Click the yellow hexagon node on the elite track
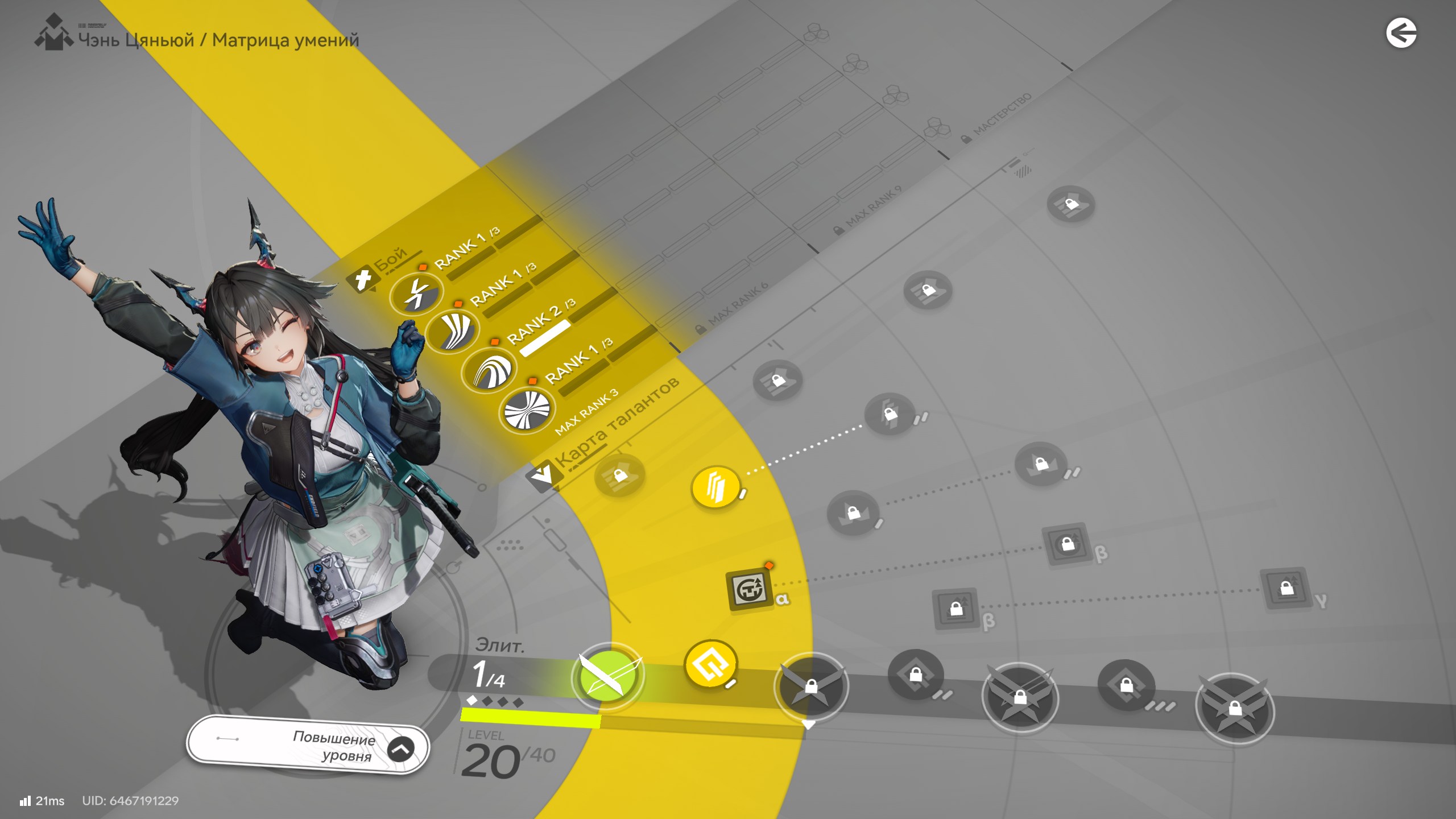The image size is (1456, 819). tap(710, 664)
